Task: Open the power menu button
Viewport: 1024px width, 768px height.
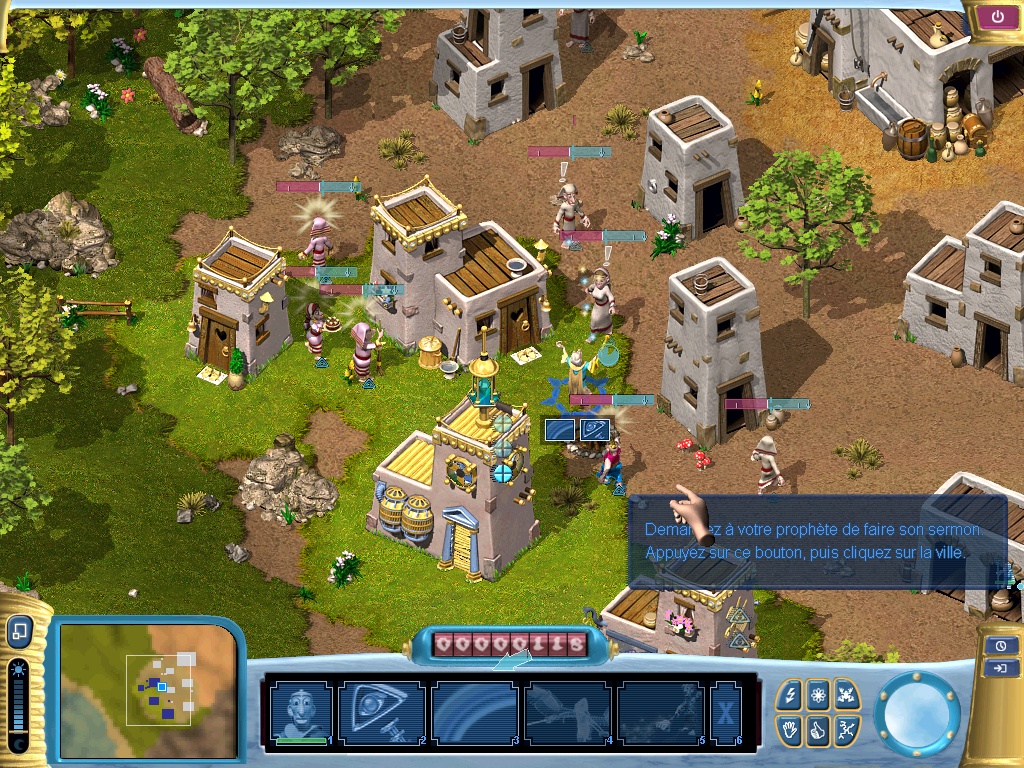Action: tap(998, 17)
